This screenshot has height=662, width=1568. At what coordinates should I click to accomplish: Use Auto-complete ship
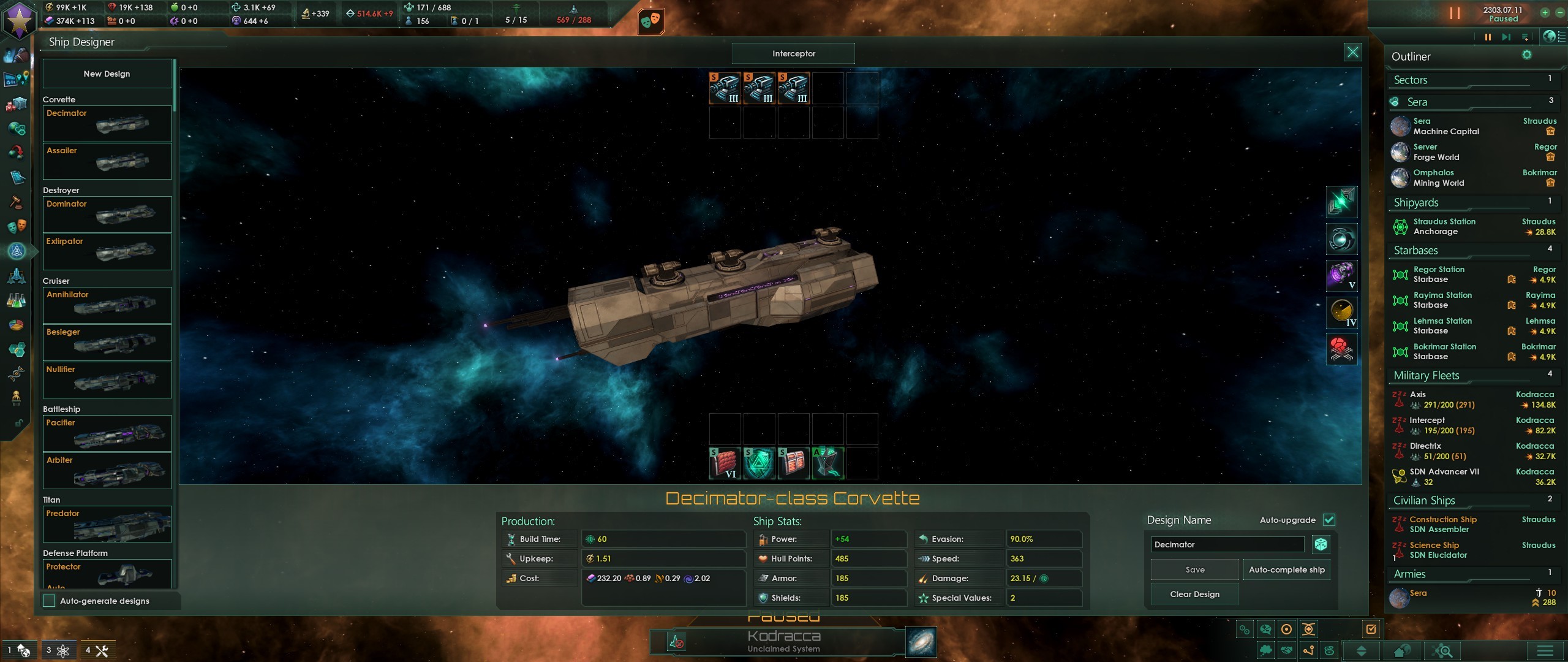pos(1286,569)
